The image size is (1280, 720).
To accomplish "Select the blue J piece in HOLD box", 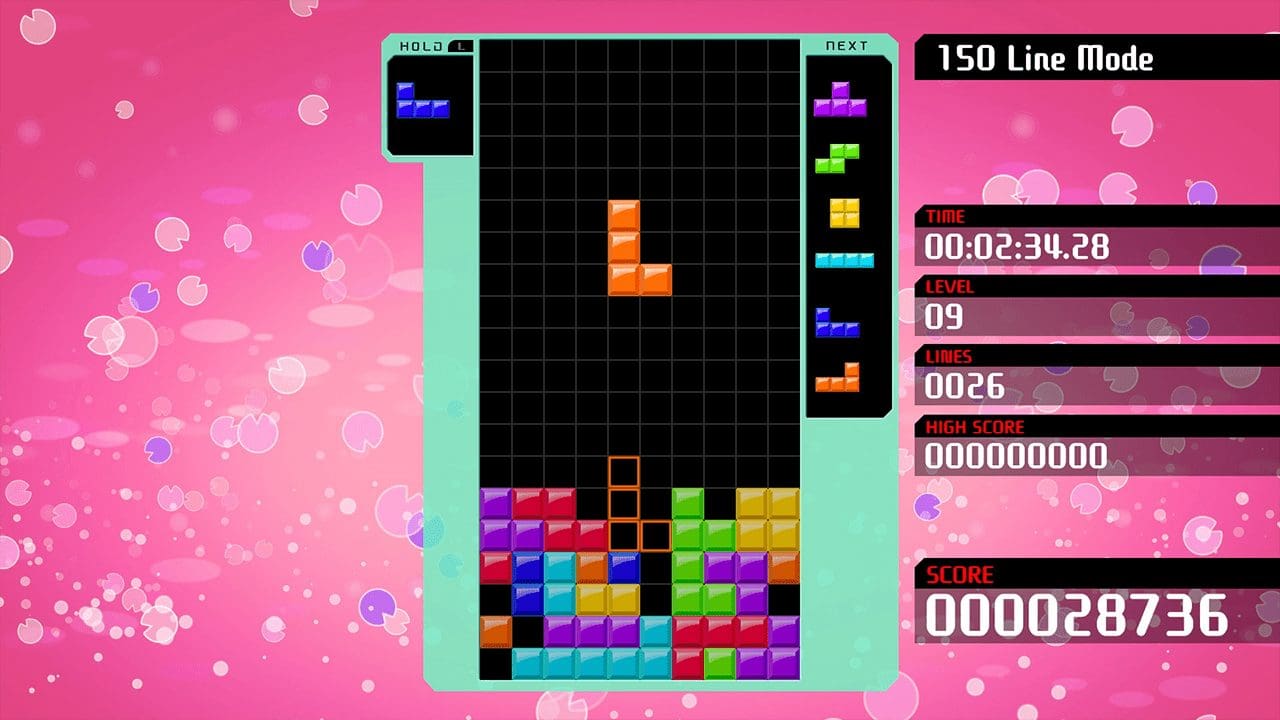I will (424, 100).
